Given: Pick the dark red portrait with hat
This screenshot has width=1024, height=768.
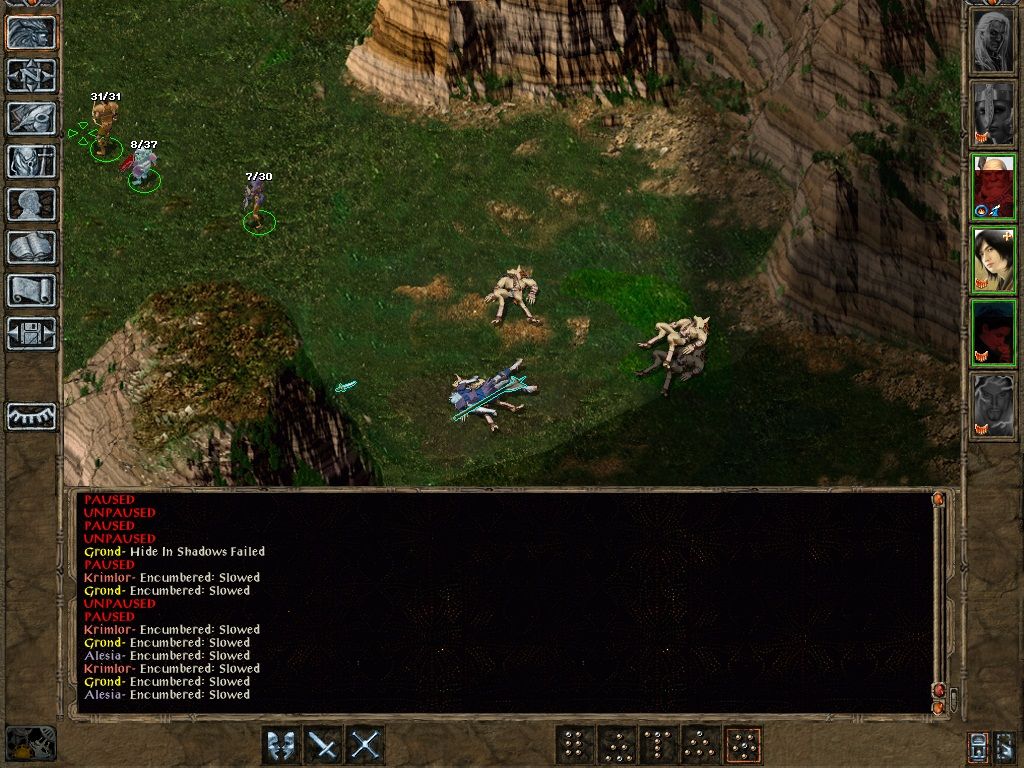Looking at the screenshot, I should click(993, 332).
